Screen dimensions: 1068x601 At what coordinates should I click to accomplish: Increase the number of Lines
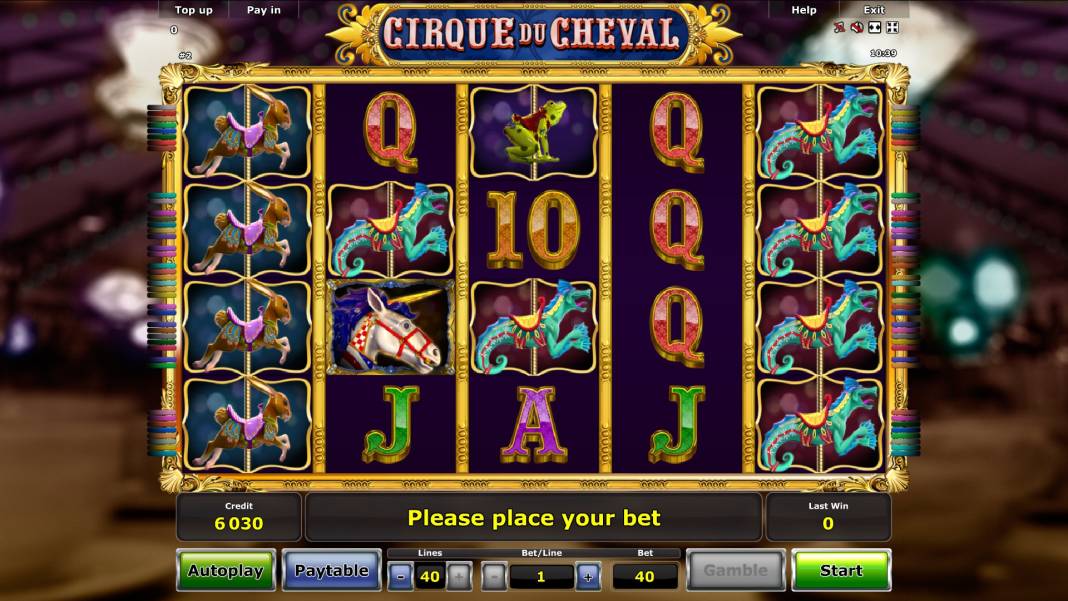click(458, 576)
